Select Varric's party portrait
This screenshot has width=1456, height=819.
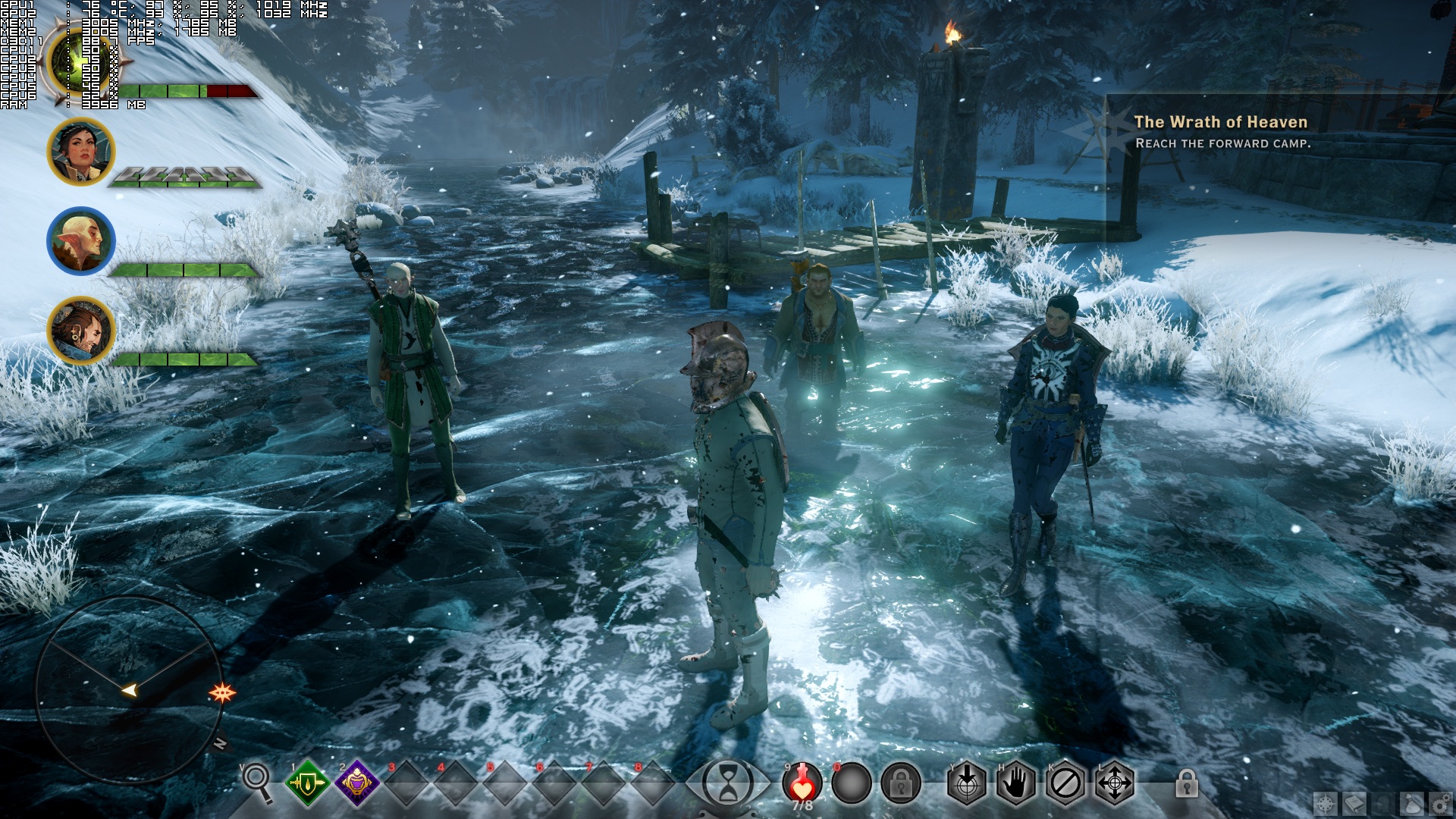(80, 330)
